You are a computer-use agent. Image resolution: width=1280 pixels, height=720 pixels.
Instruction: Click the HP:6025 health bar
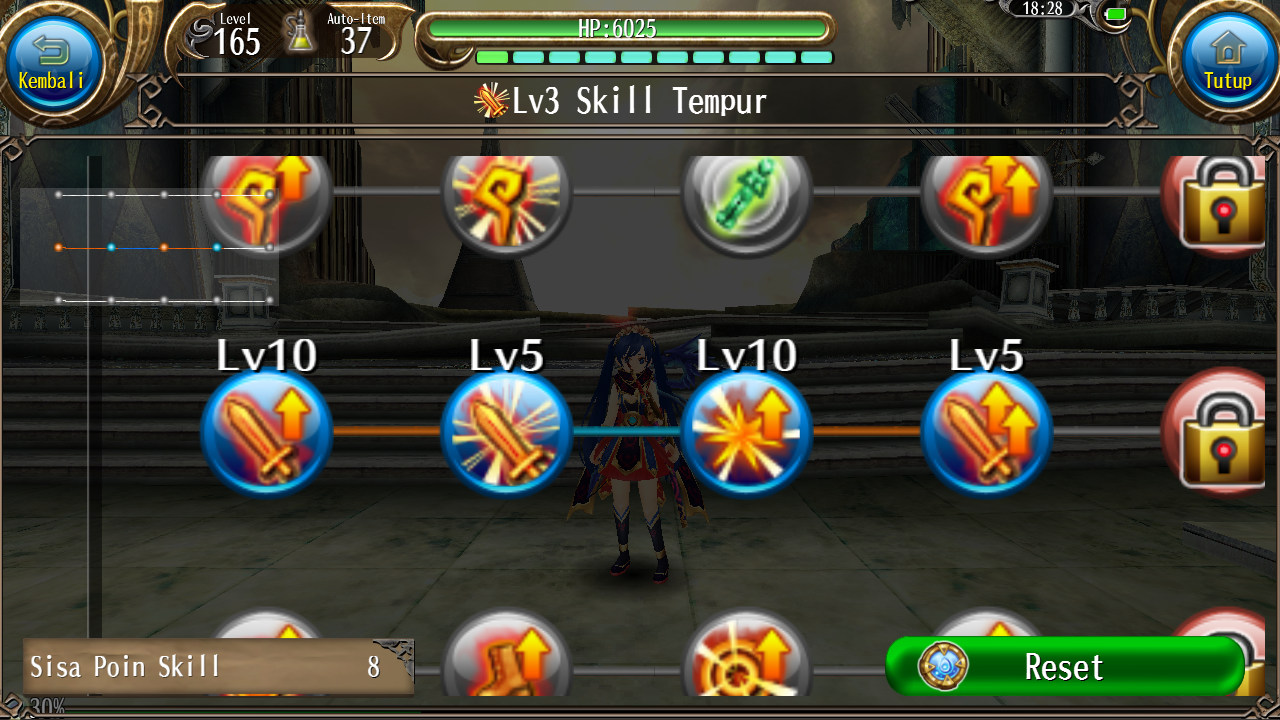(628, 29)
